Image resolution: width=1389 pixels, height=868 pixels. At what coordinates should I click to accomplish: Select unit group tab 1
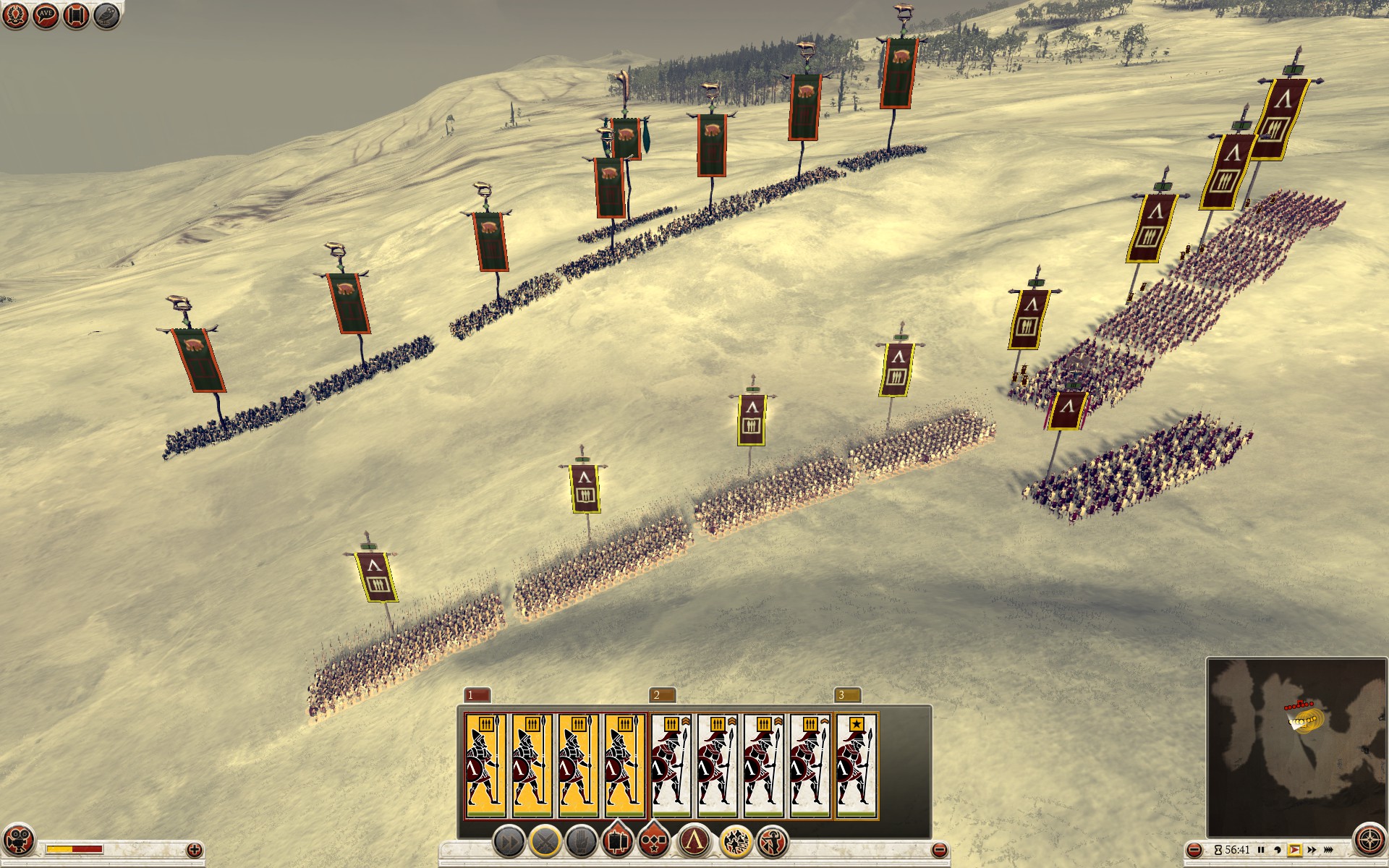tap(476, 695)
